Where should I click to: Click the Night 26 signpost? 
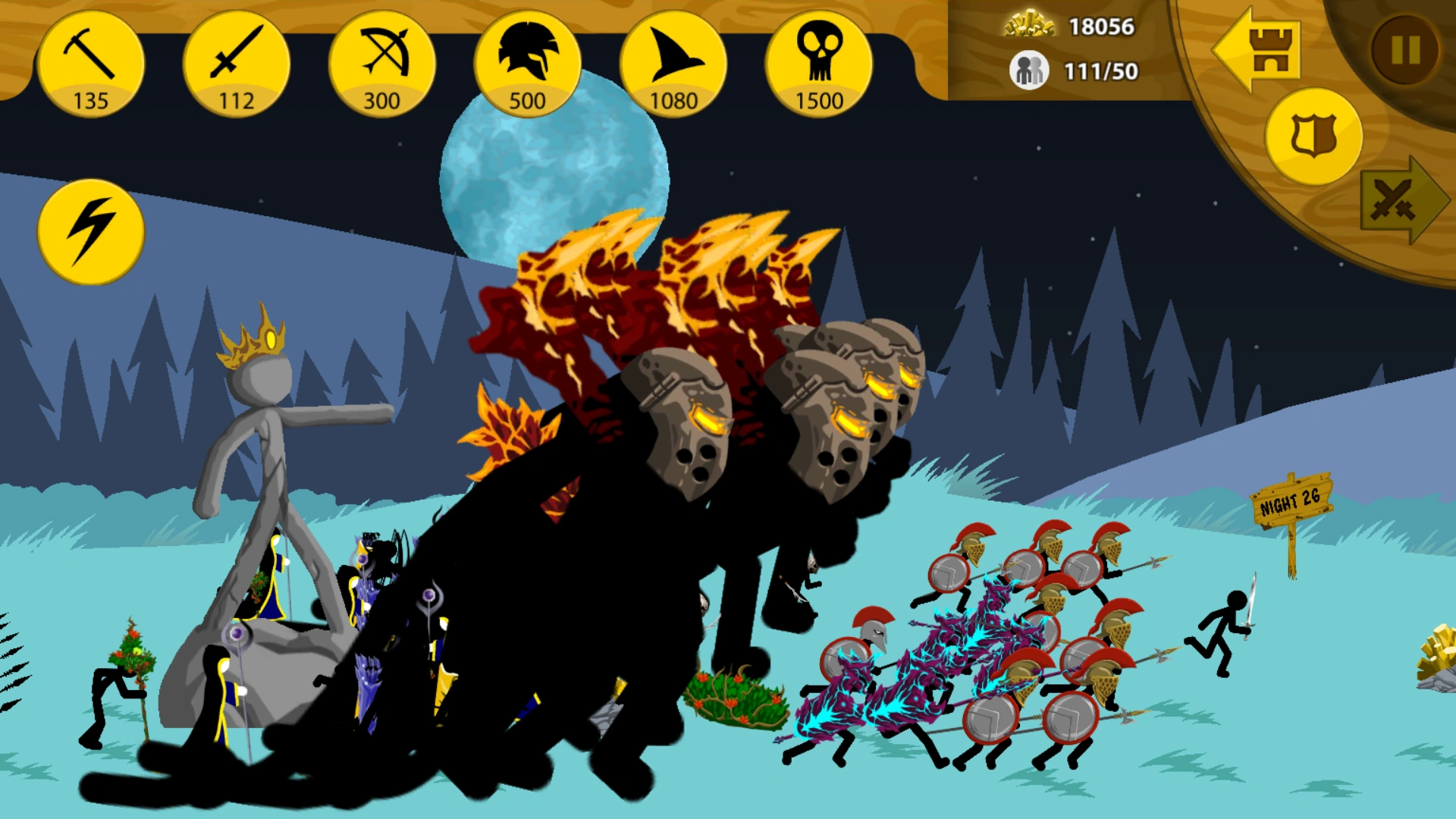1293,499
